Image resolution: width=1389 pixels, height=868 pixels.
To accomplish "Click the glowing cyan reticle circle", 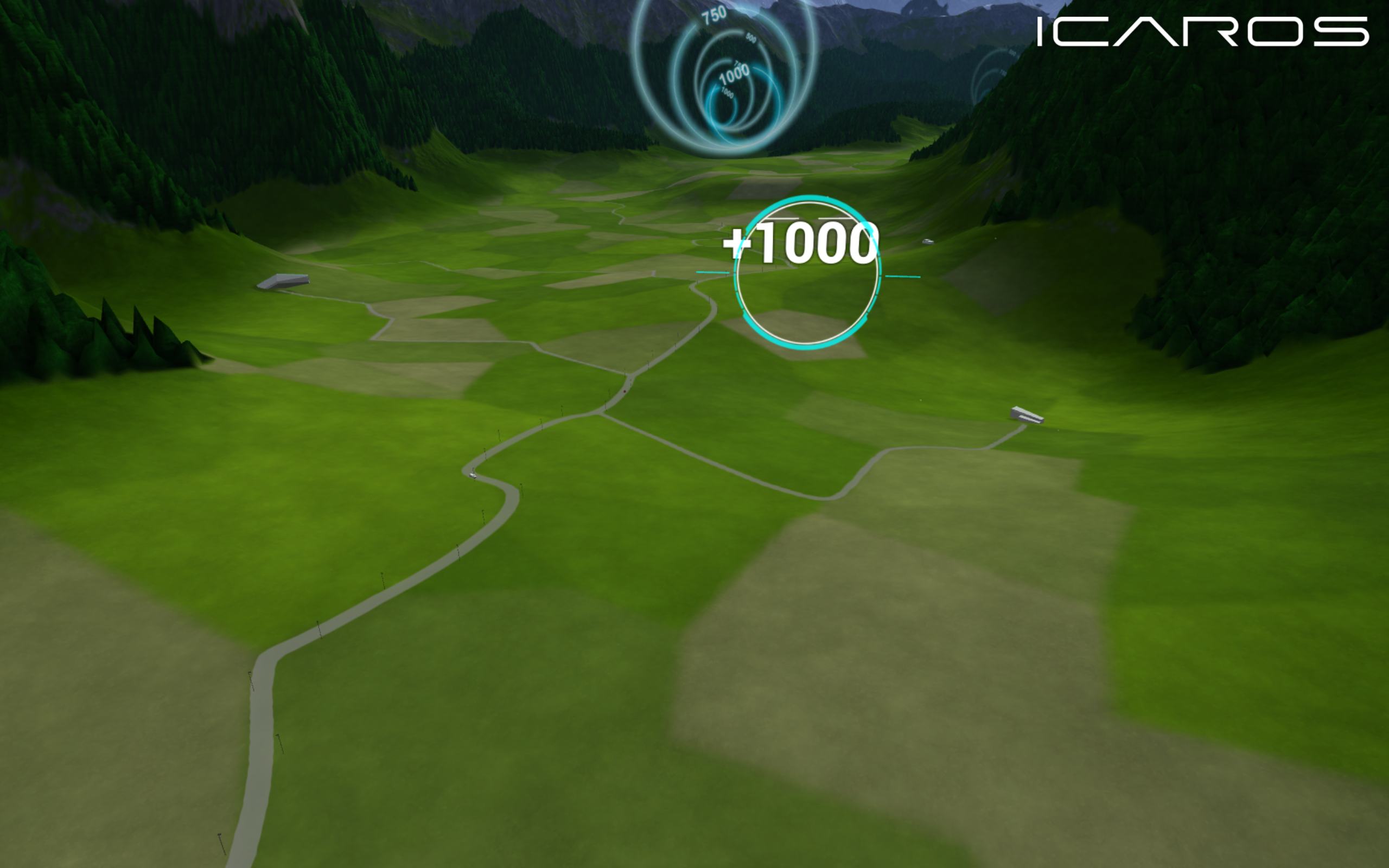I will [x=806, y=276].
